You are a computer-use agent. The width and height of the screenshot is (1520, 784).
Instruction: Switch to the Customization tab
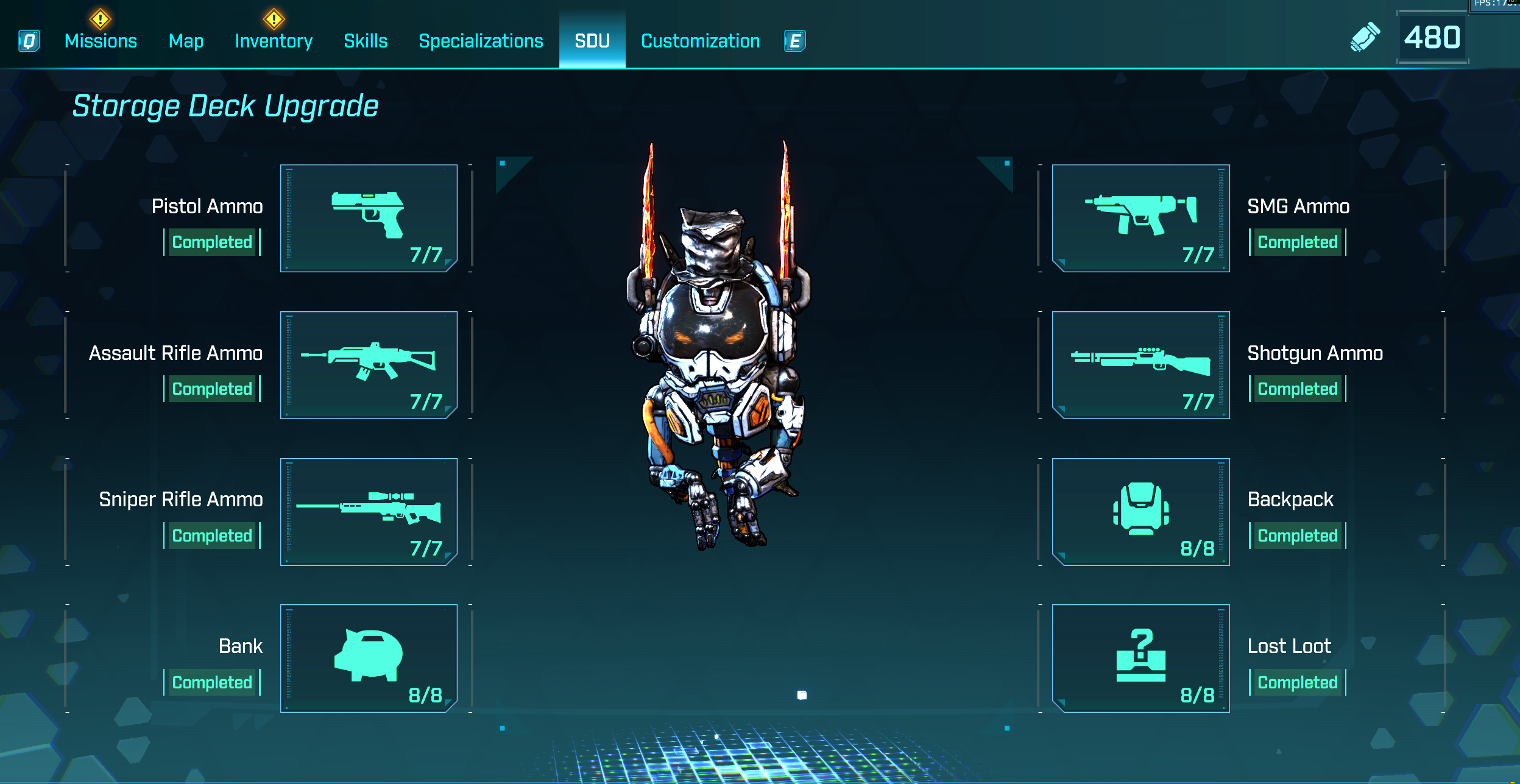[x=699, y=40]
